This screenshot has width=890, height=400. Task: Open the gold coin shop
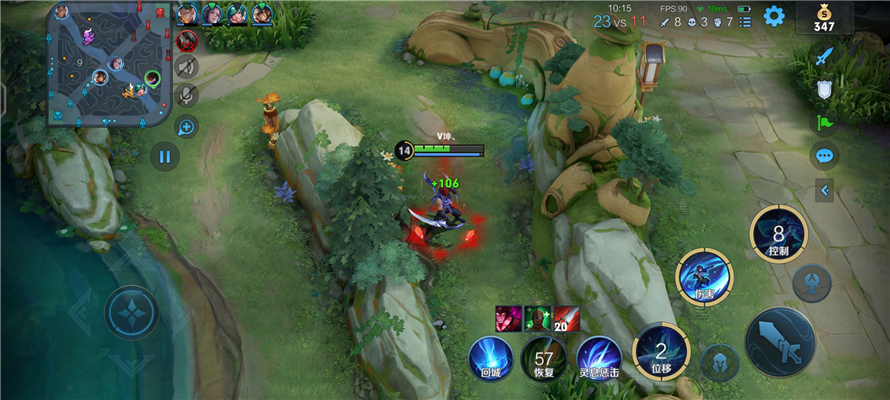click(824, 18)
